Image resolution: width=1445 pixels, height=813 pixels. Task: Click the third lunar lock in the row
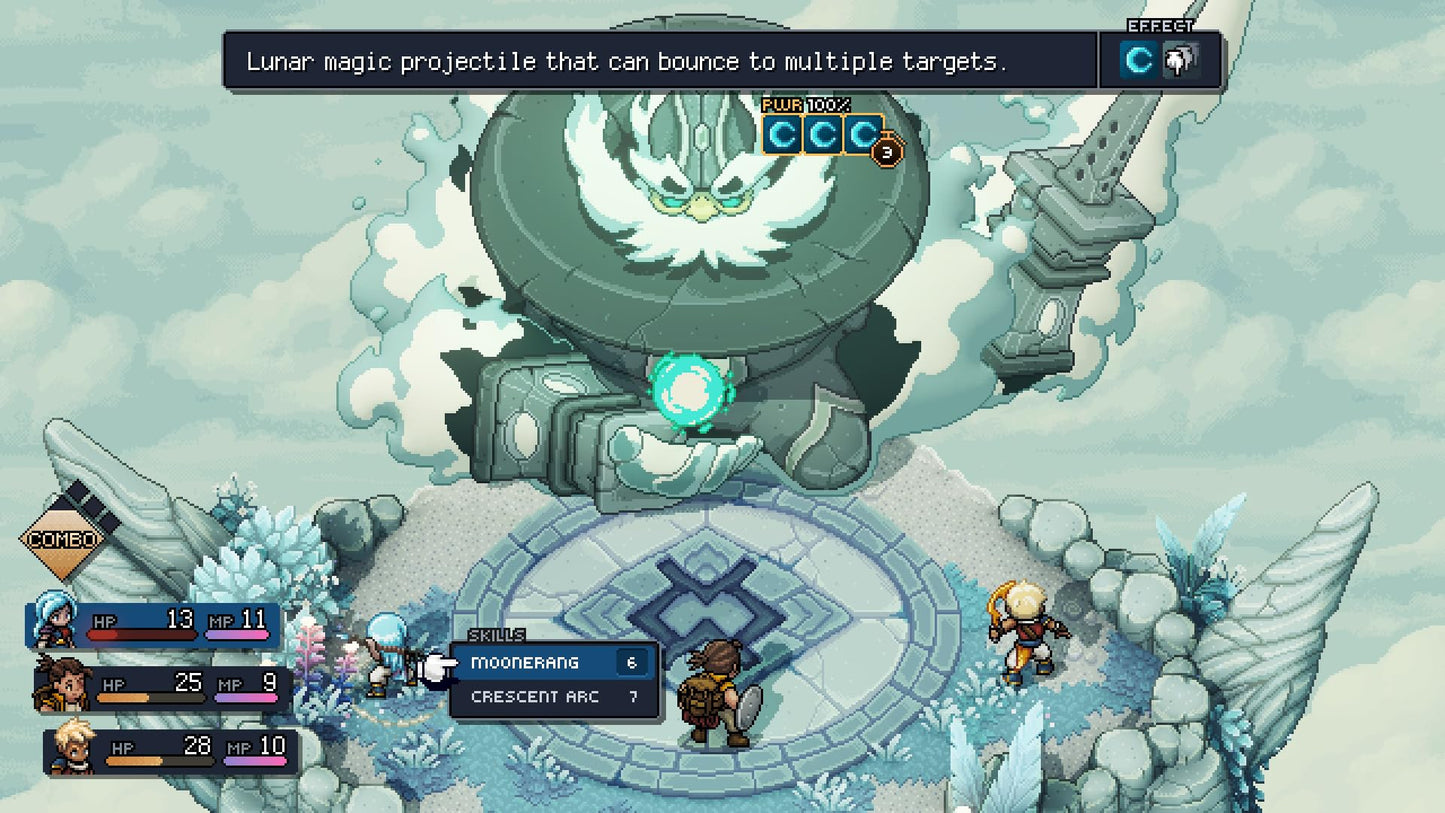pyautogui.click(x=864, y=134)
